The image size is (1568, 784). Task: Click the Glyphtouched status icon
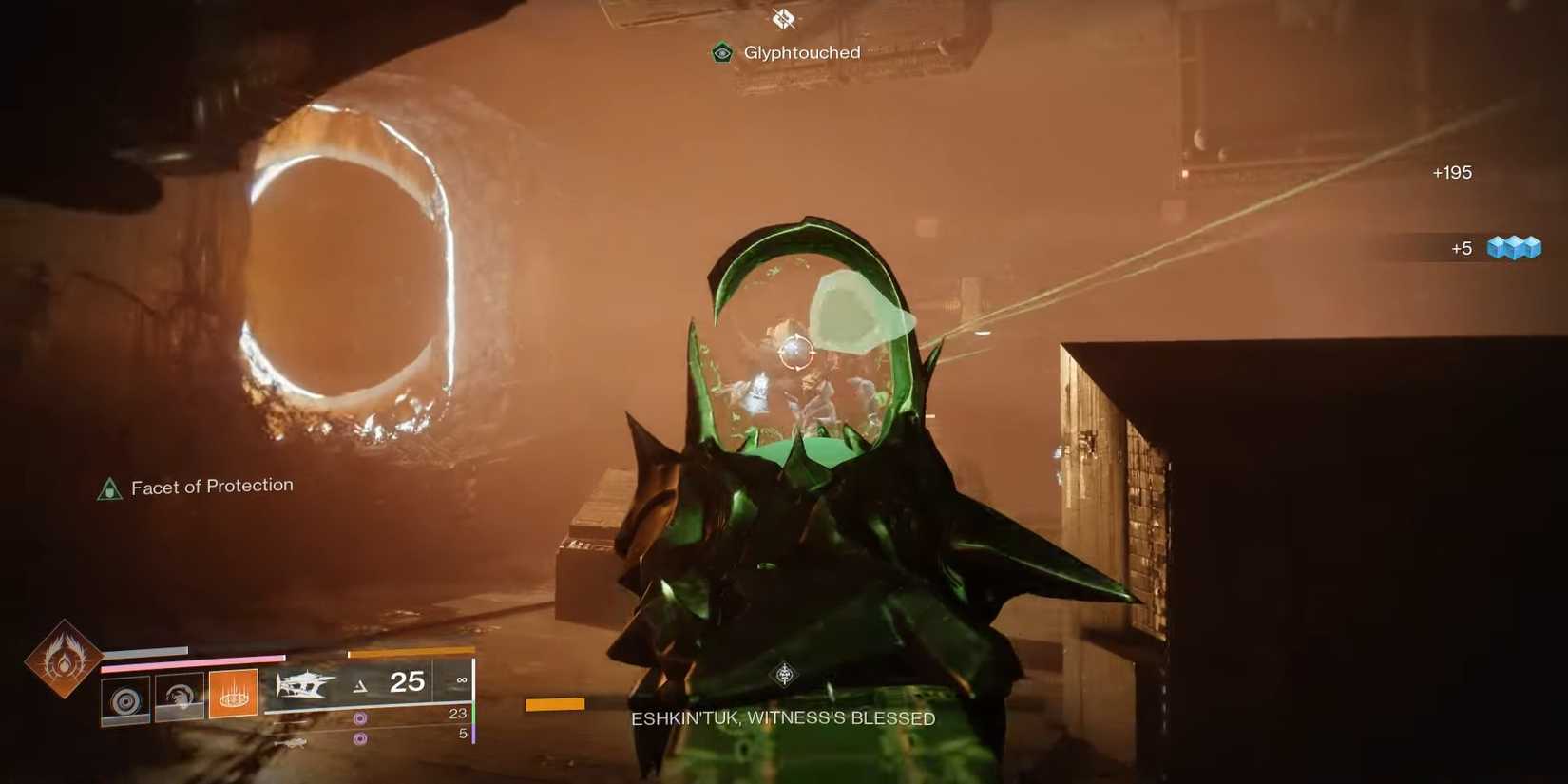click(722, 53)
